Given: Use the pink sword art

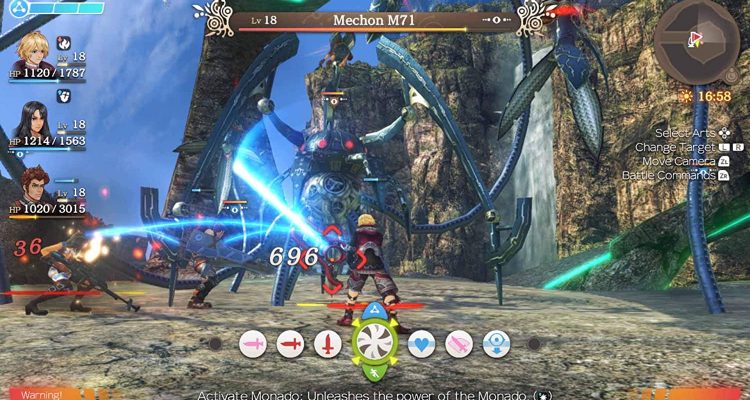Looking at the screenshot, I should pos(253,344).
